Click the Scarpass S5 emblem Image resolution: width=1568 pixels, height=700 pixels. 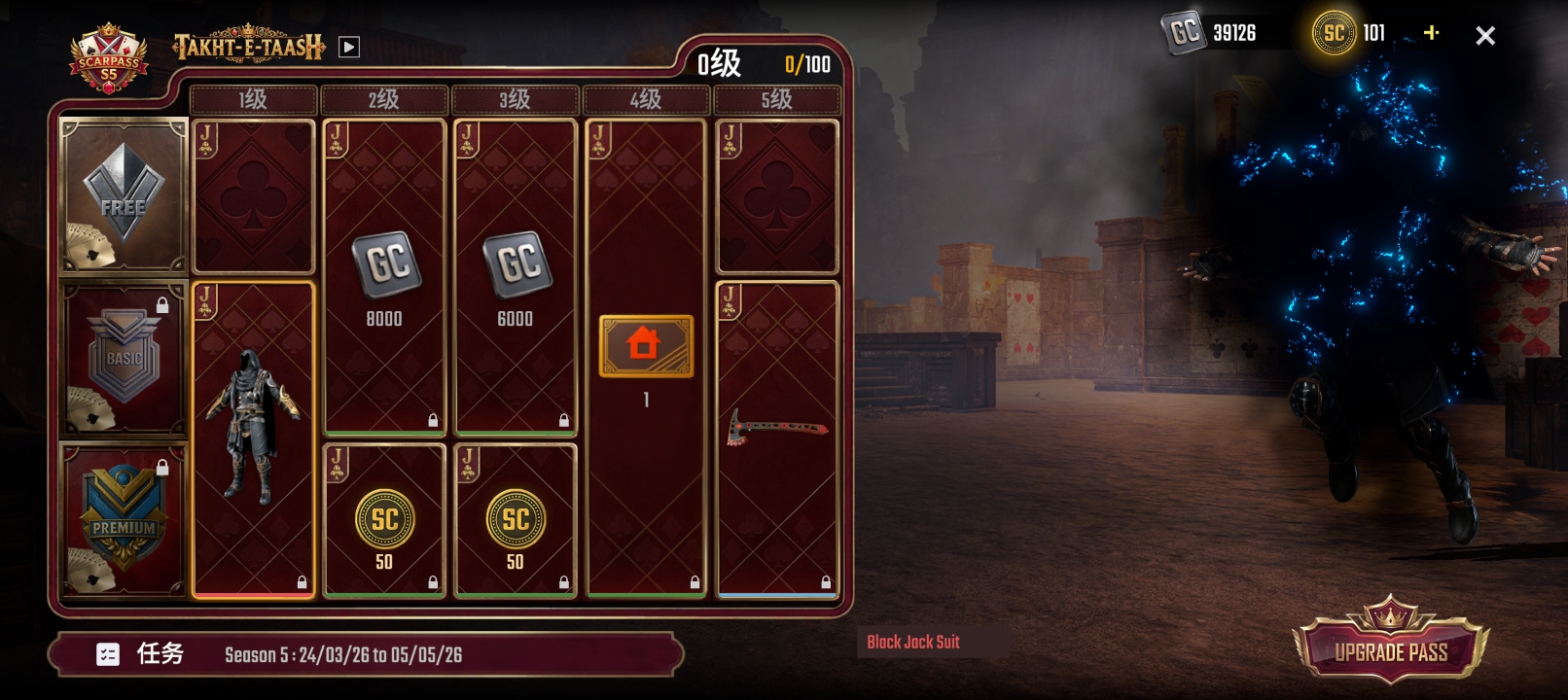[x=109, y=60]
